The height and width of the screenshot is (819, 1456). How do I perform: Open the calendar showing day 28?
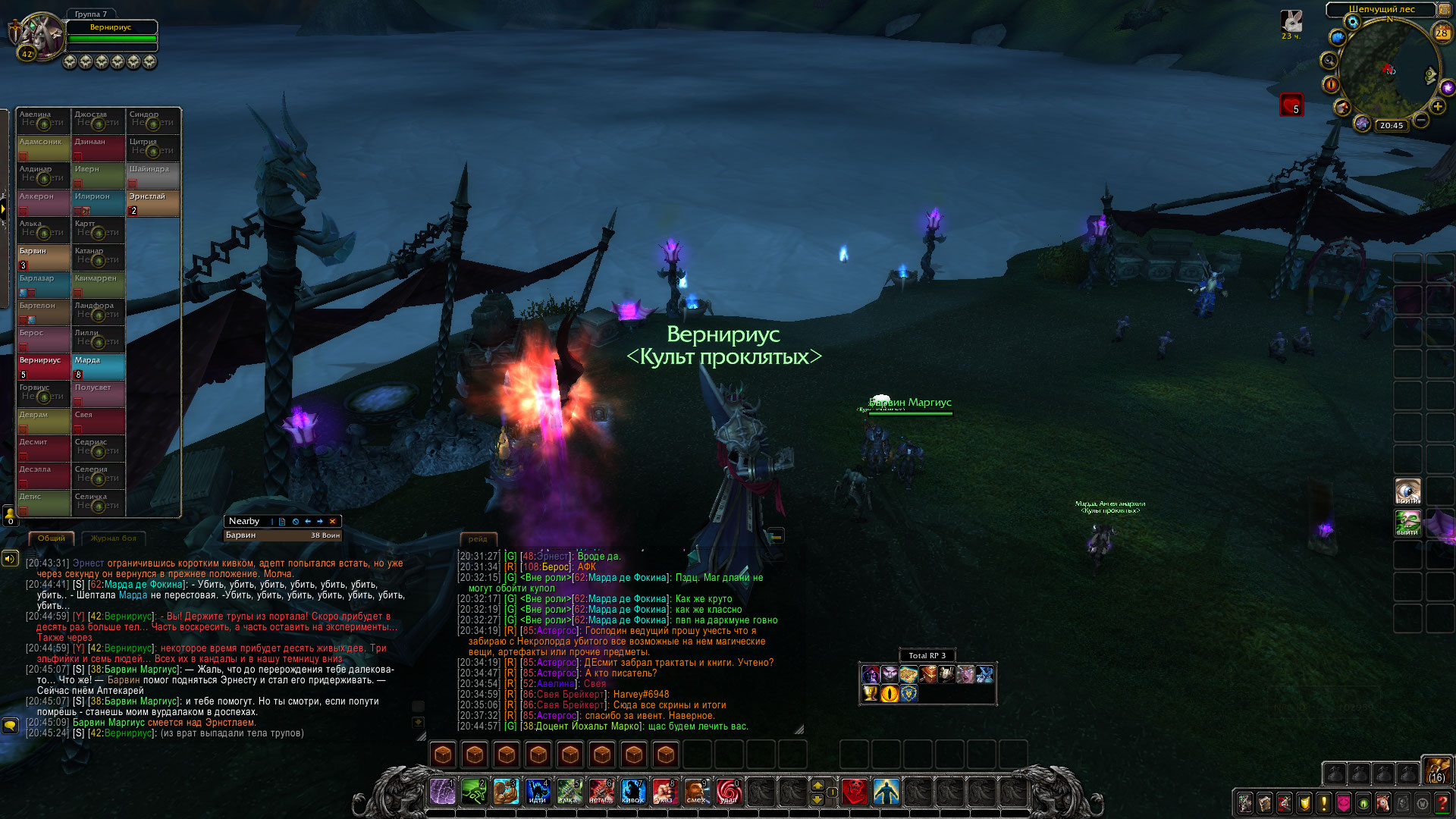tap(1442, 33)
